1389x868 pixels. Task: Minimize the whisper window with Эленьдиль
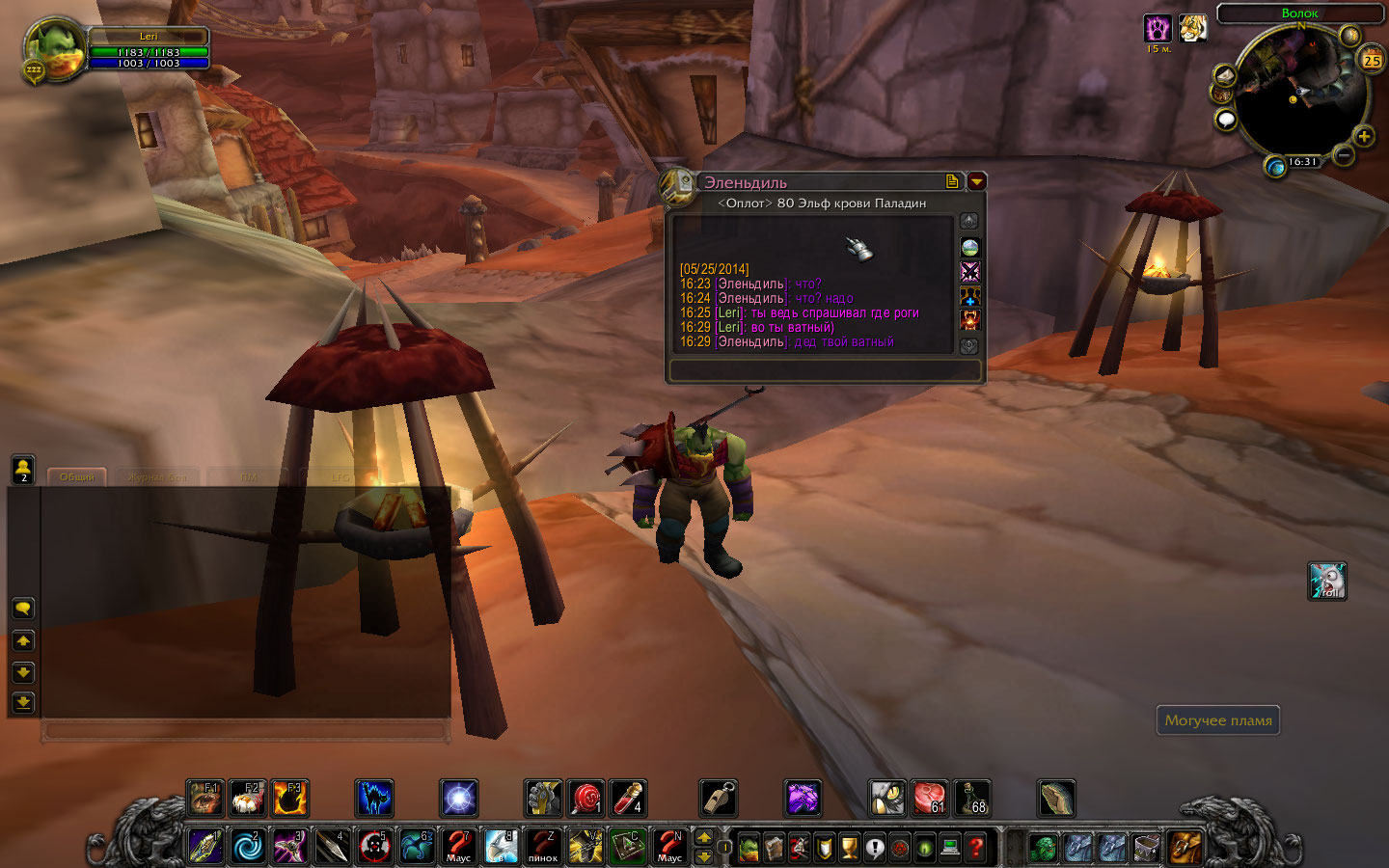click(977, 181)
